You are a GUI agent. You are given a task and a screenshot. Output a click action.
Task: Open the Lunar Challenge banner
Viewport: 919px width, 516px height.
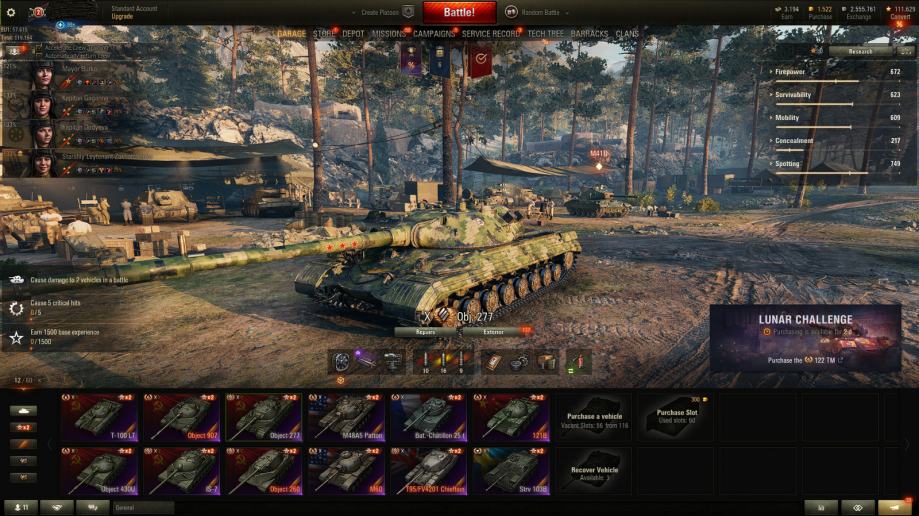(x=805, y=338)
